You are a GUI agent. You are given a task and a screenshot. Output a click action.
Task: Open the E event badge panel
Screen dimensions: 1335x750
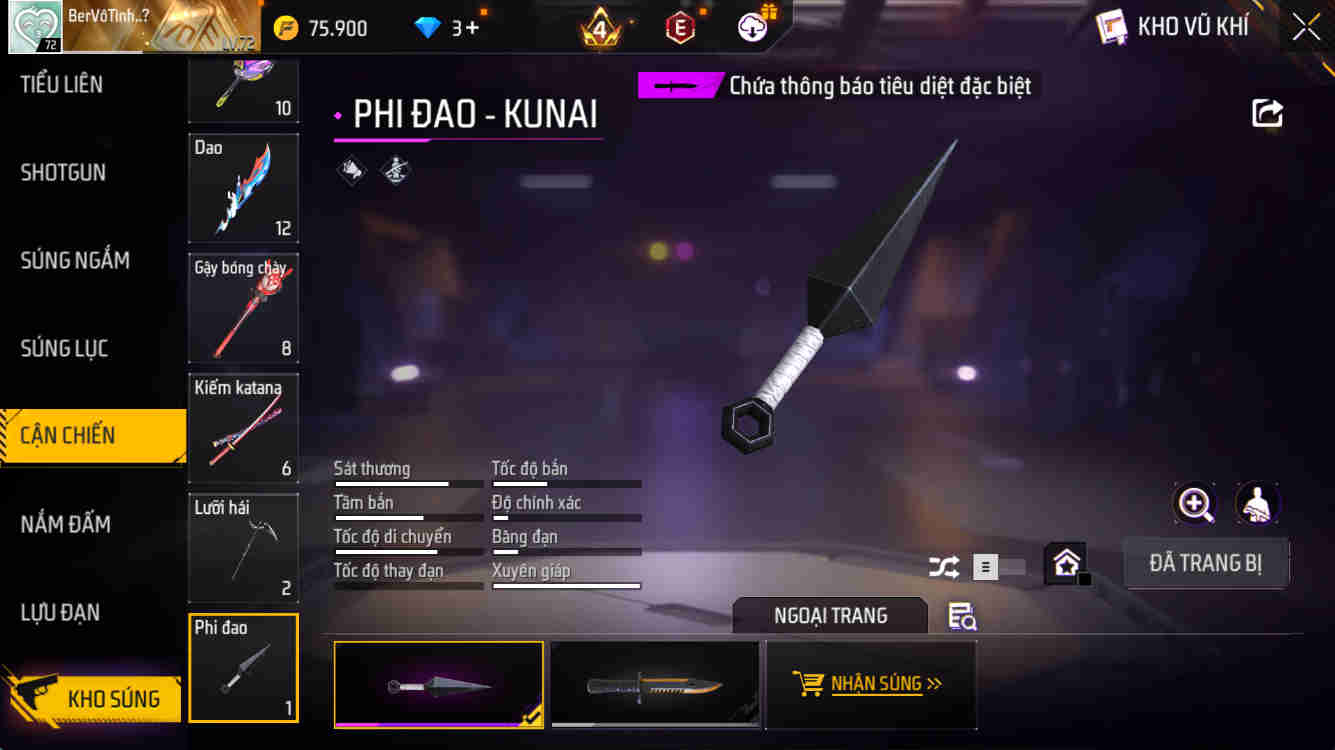(681, 27)
